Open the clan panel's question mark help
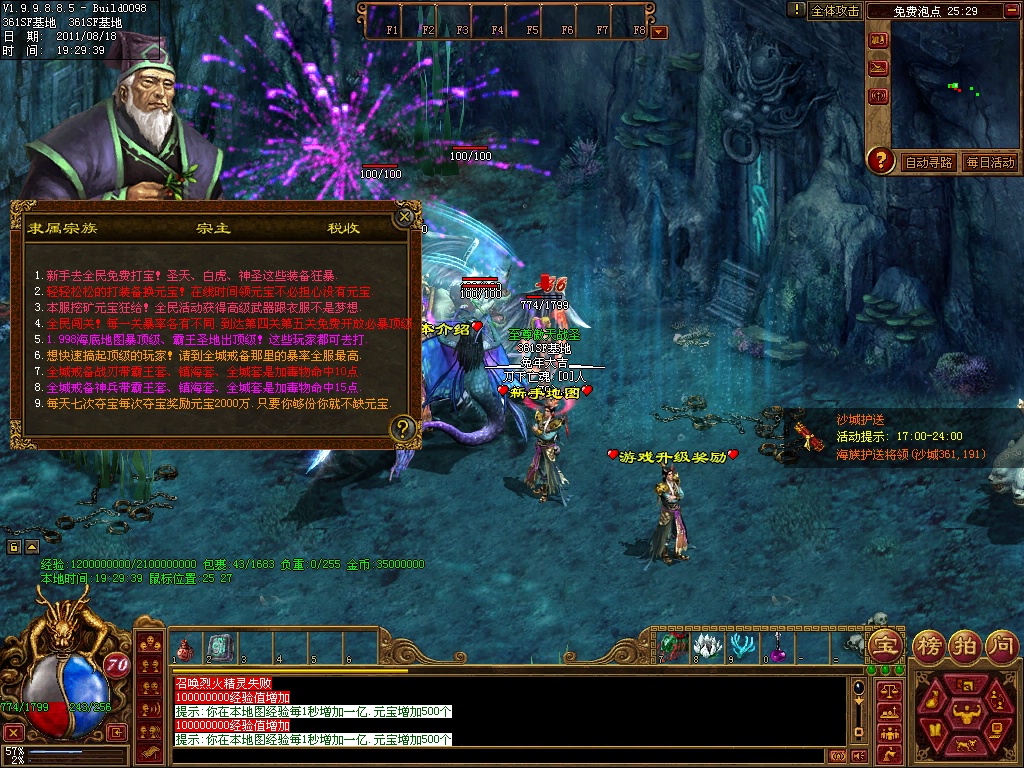The width and height of the screenshot is (1024, 768). tap(403, 429)
